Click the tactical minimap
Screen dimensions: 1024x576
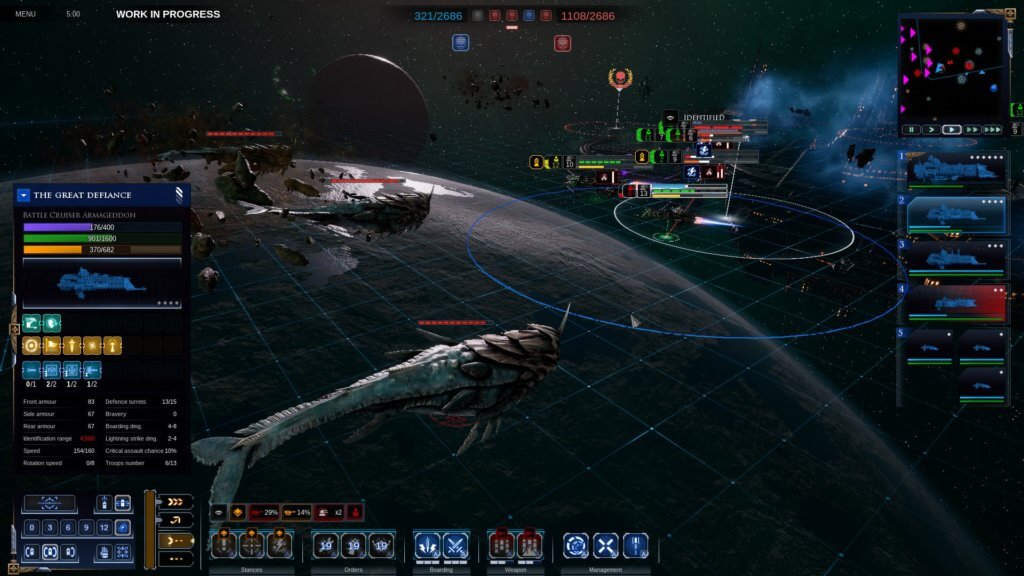coord(954,68)
